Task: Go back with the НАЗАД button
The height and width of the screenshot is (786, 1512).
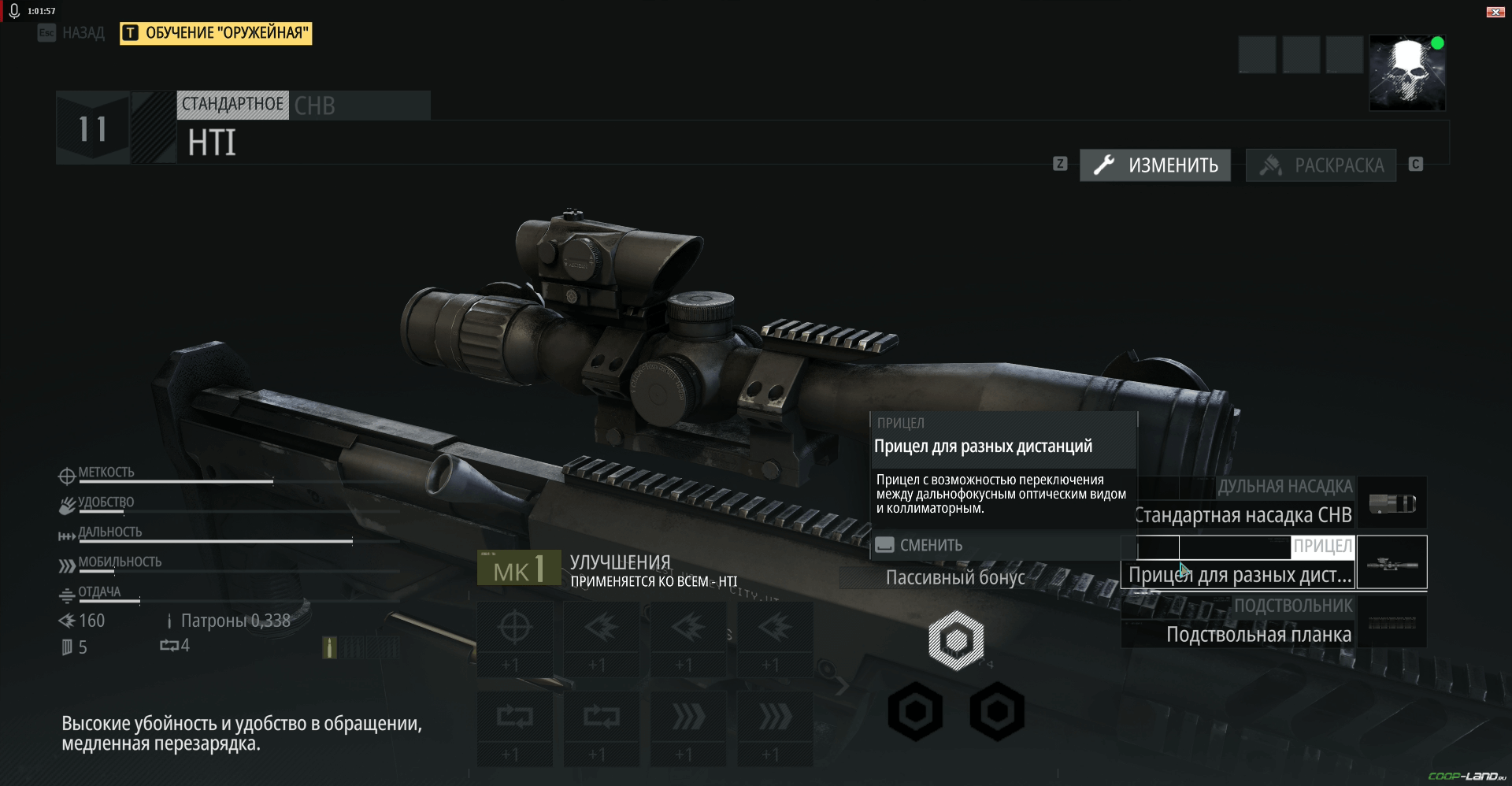Action: click(x=72, y=33)
